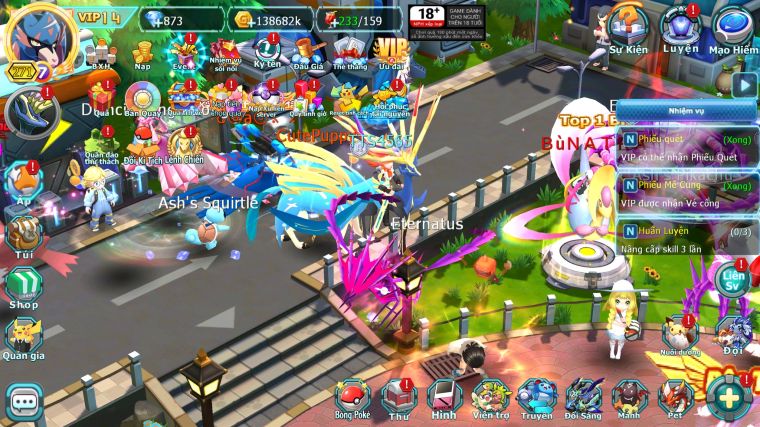Open the Nạp top-up icon
Image resolution: width=760 pixels, height=427 pixels.
[143, 47]
